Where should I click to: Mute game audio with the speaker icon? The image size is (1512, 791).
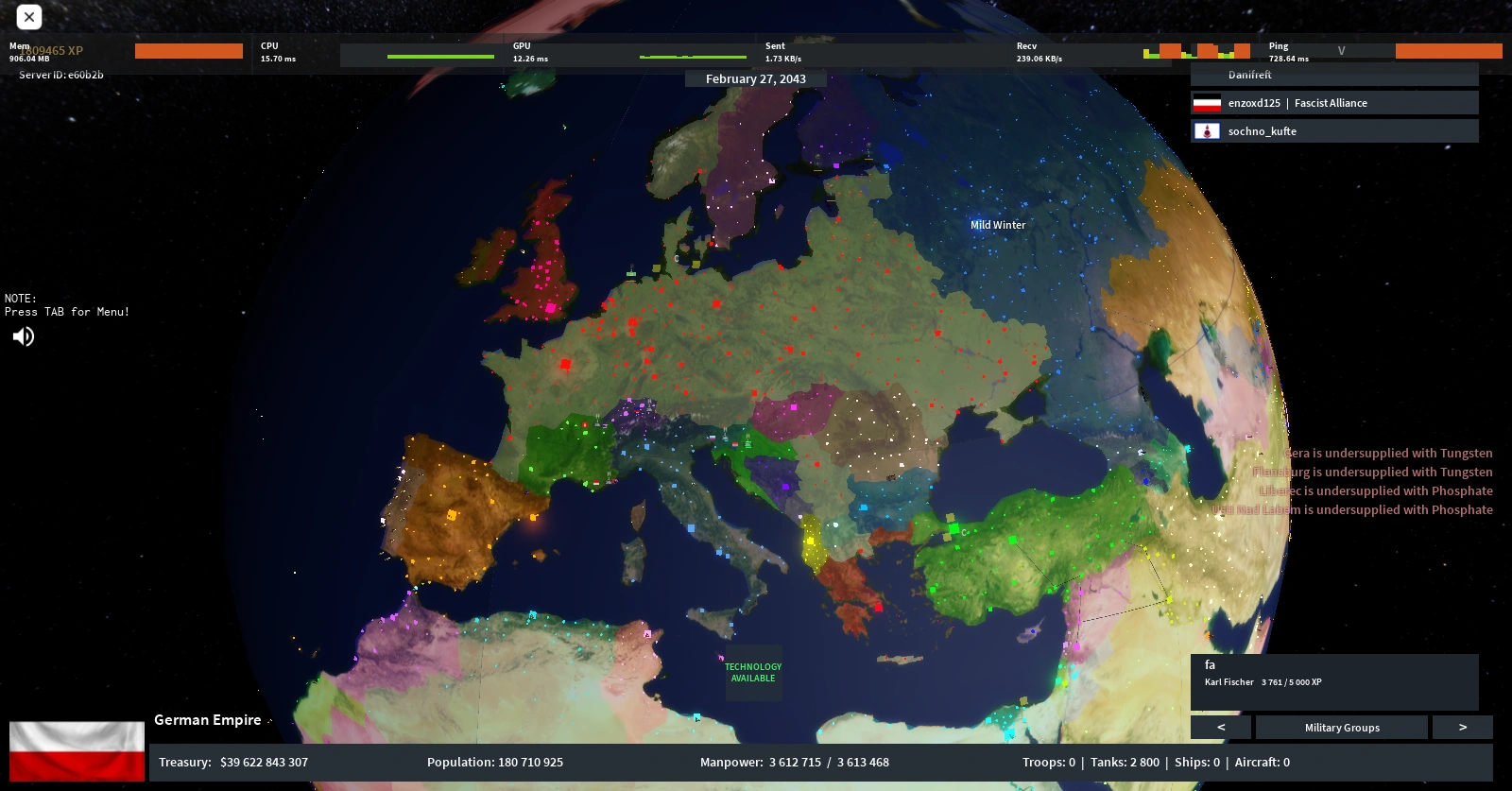[x=23, y=336]
